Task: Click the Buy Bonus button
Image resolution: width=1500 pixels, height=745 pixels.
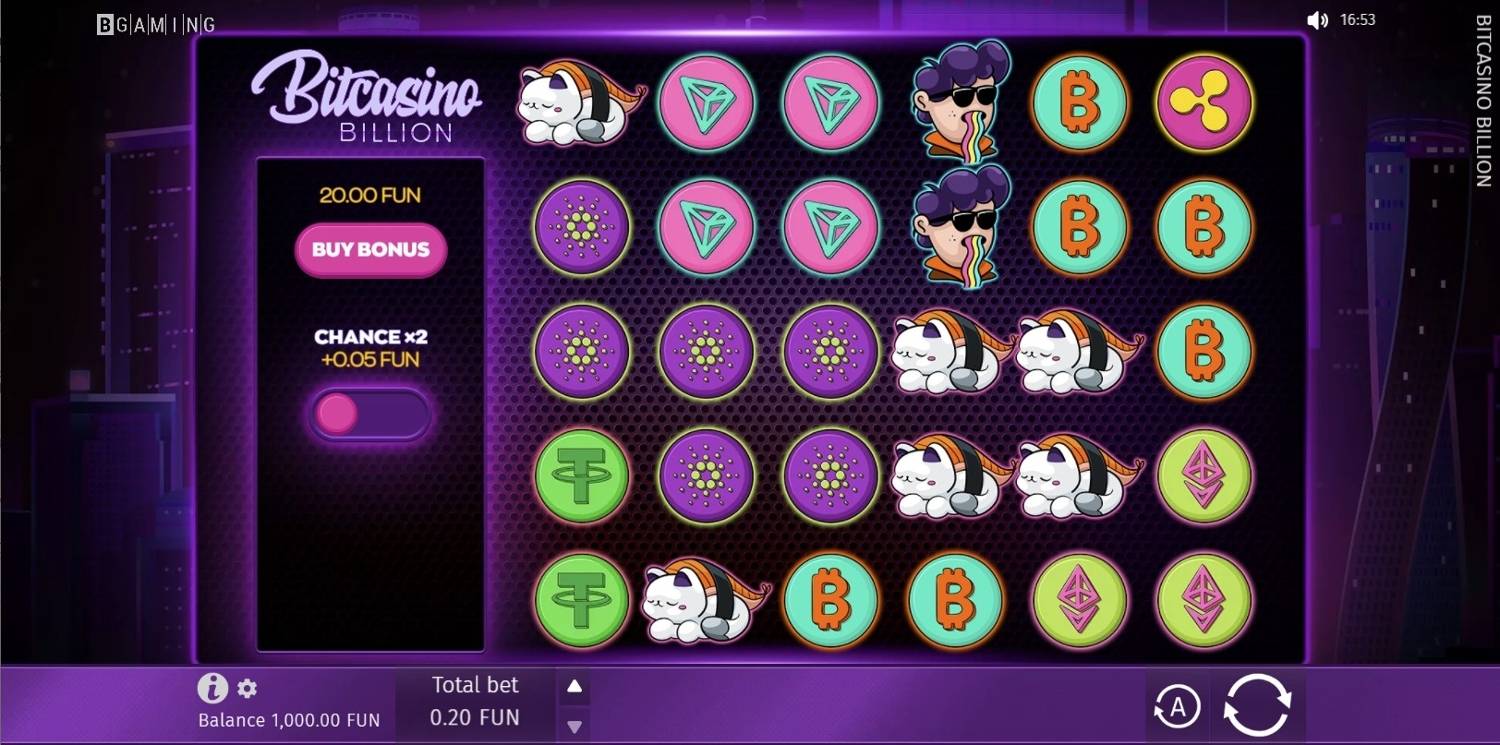Action: (370, 251)
